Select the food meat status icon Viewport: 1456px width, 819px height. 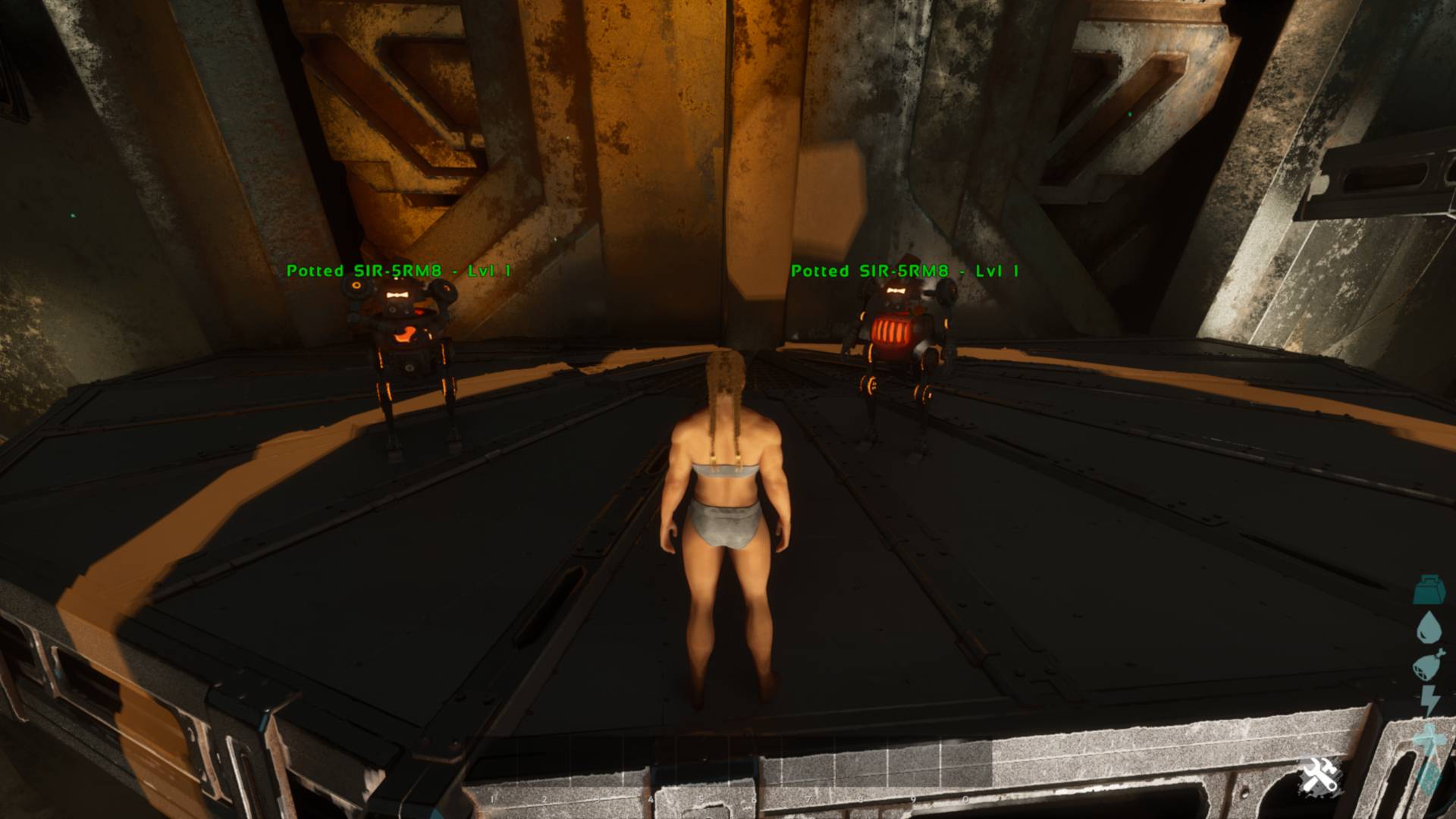tap(1427, 666)
